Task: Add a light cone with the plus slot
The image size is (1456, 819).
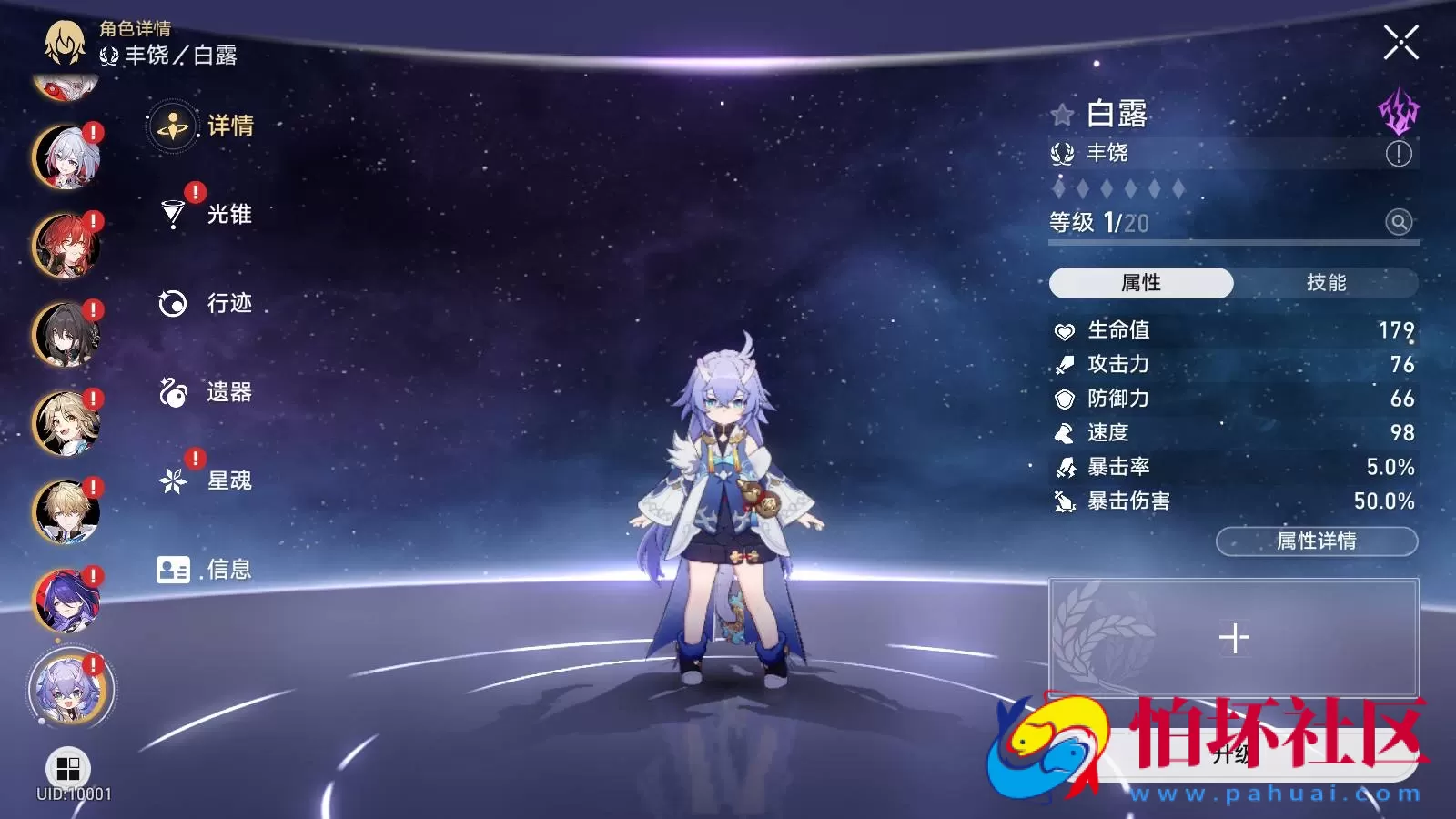Action: point(1233,638)
